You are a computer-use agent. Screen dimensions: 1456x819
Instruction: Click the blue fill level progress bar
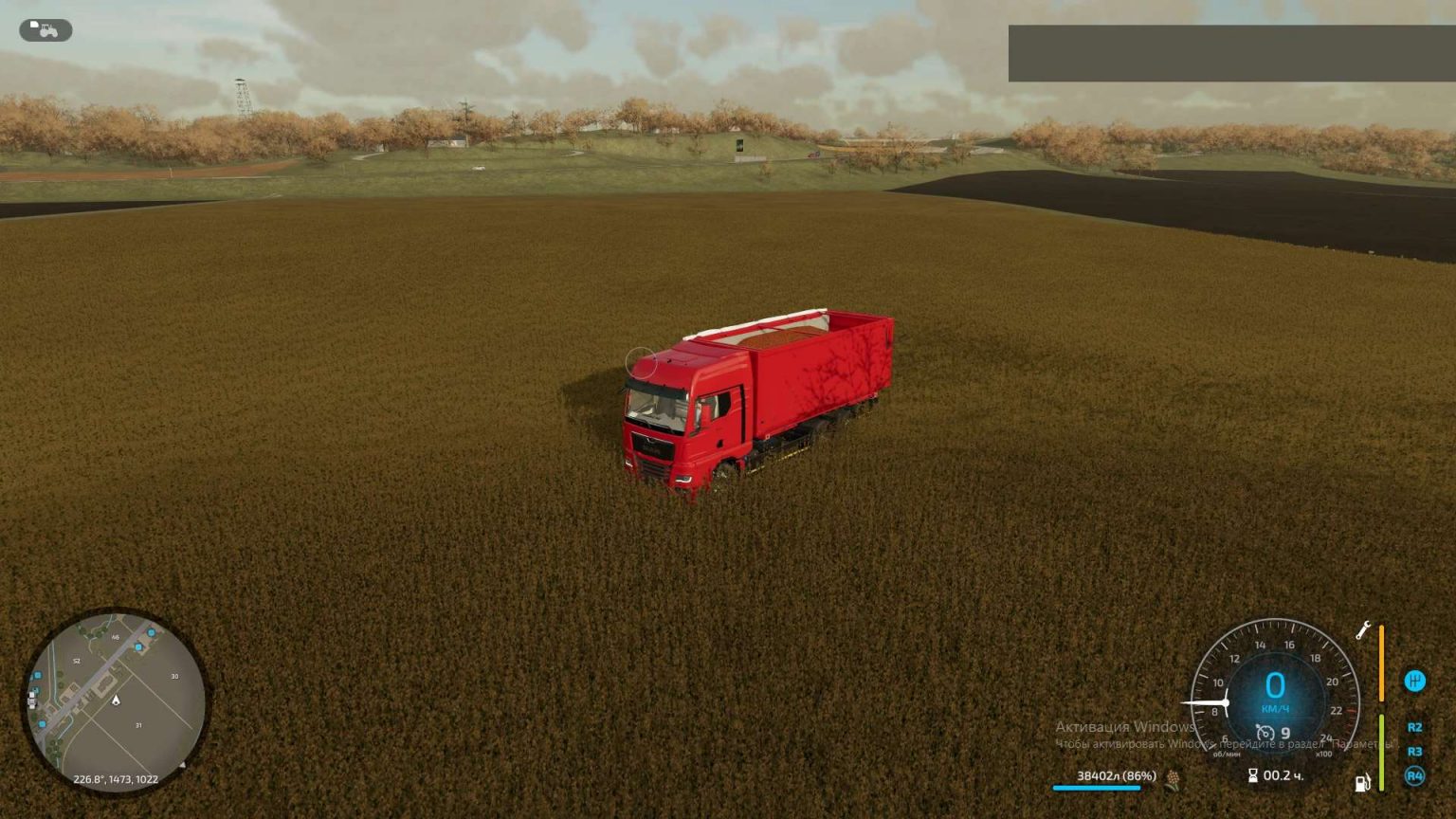click(x=1097, y=787)
